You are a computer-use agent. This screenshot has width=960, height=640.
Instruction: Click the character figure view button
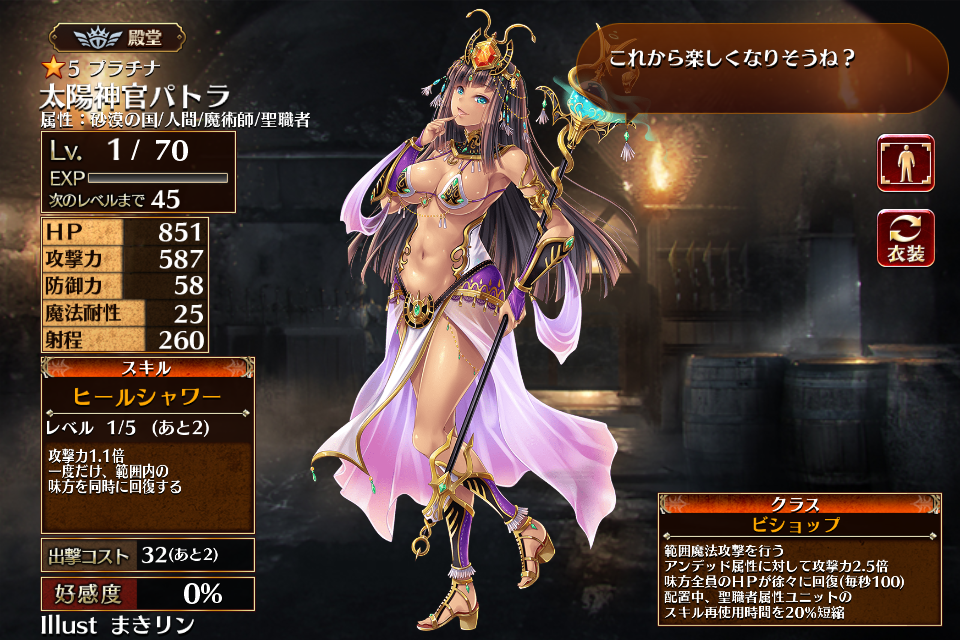tap(905, 163)
